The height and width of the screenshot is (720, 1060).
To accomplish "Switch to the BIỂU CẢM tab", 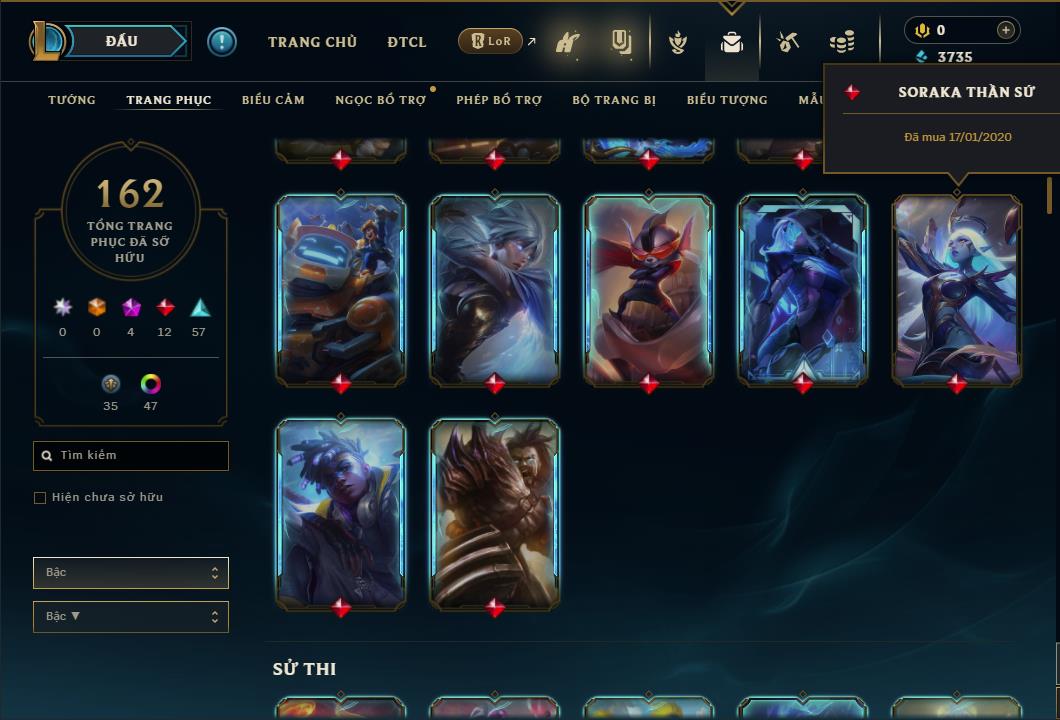I will (273, 100).
